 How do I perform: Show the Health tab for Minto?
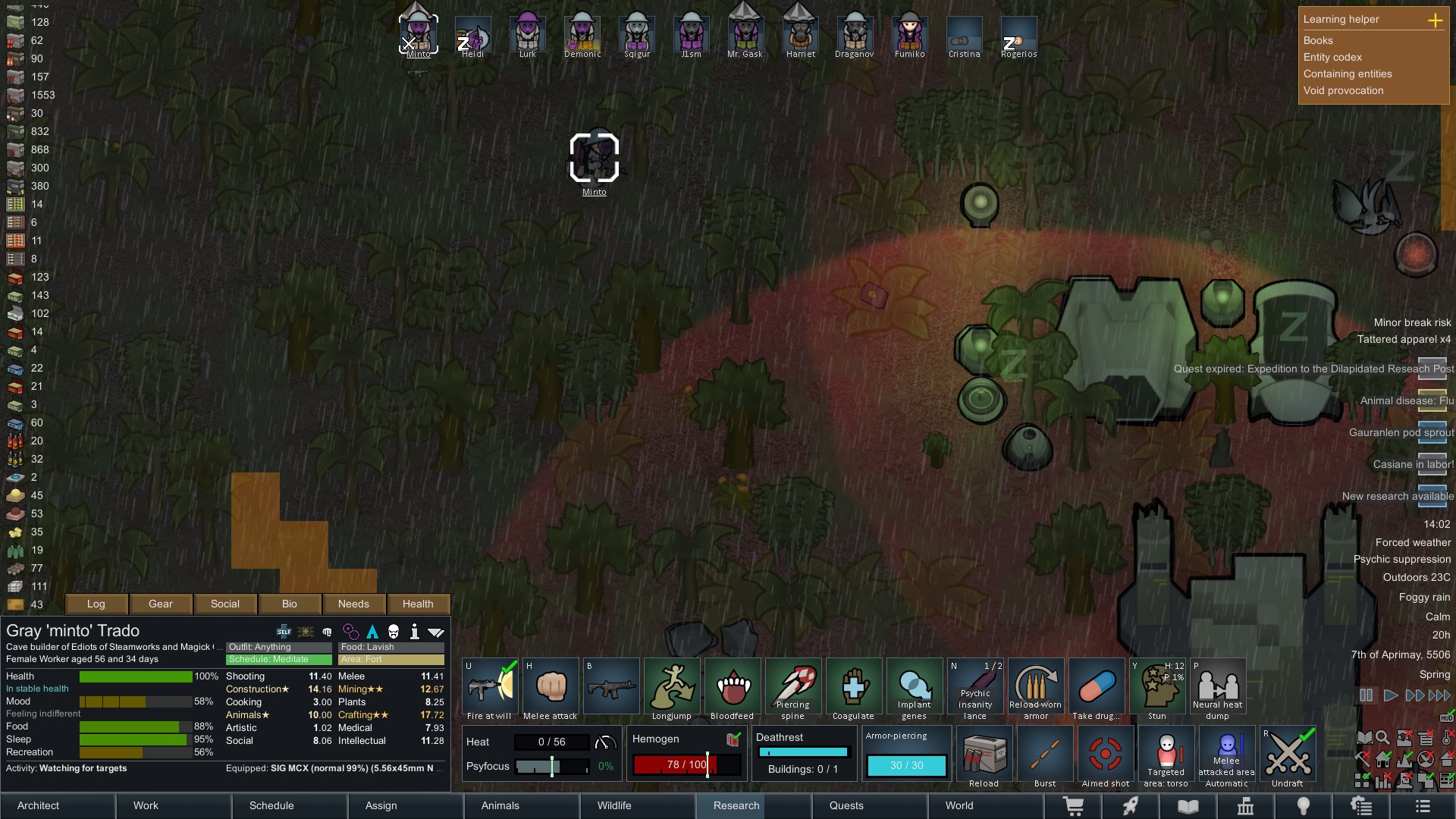tap(418, 604)
